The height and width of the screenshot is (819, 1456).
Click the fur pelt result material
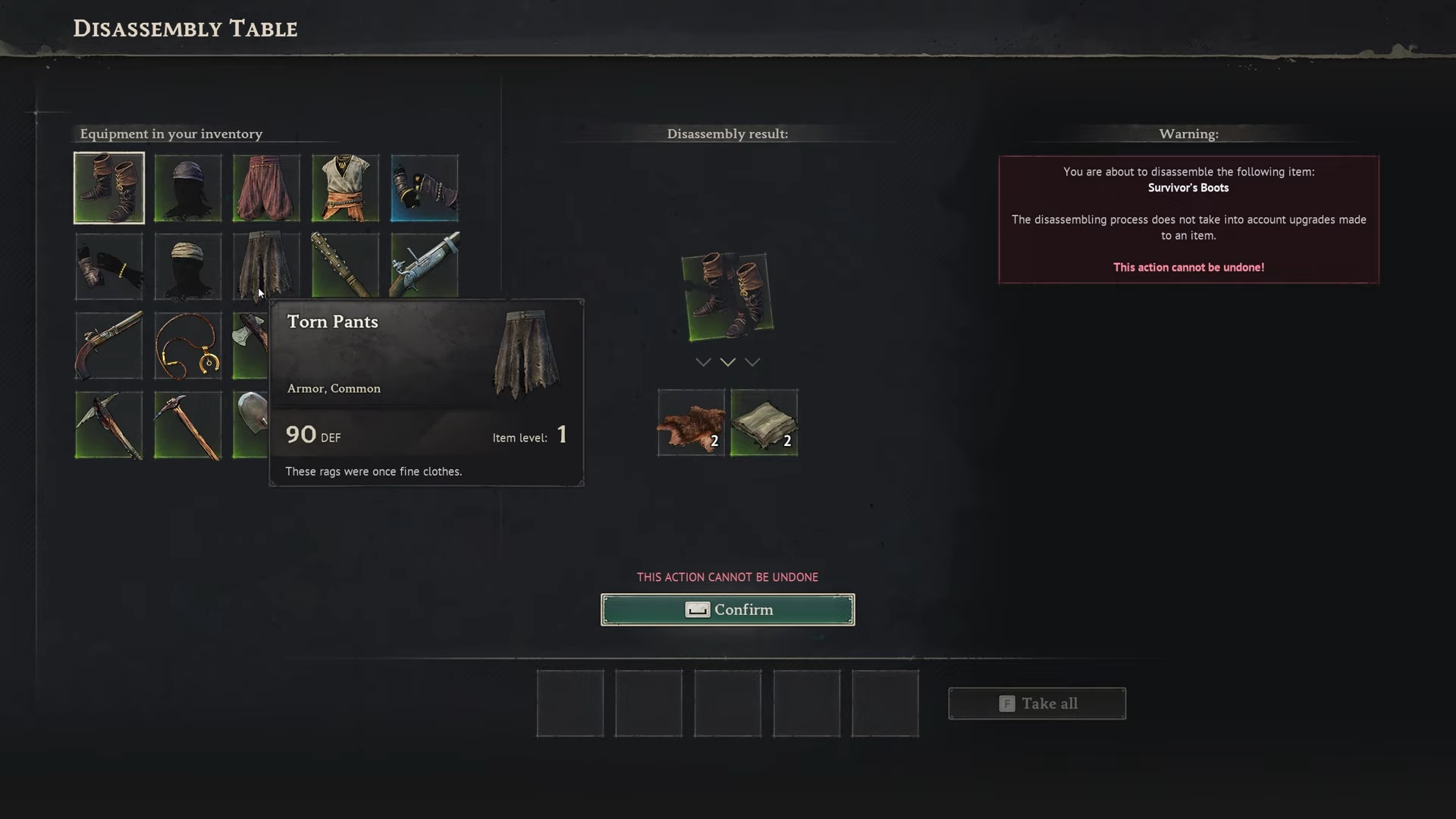[x=691, y=423]
